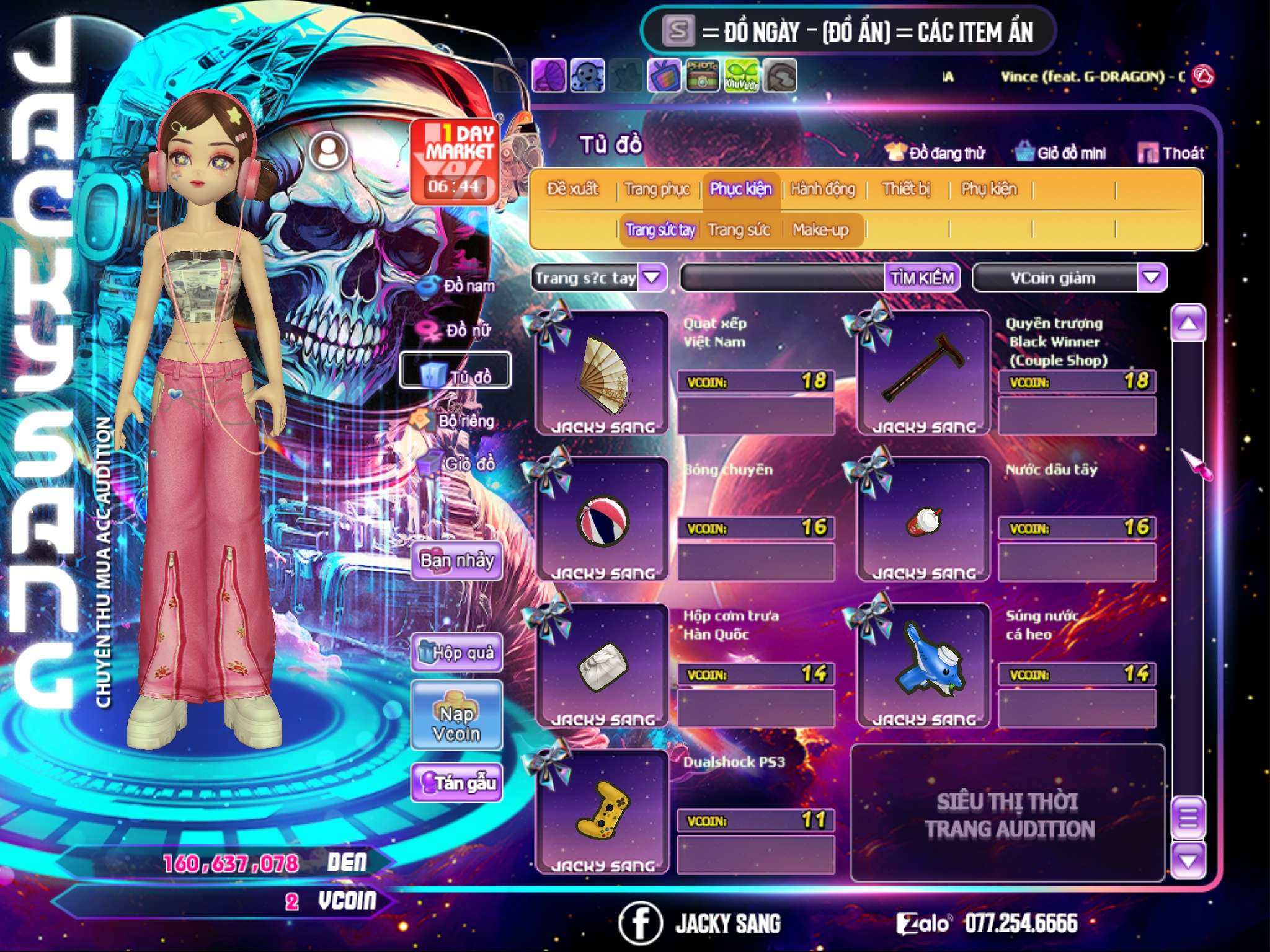Choose the Make-up subcategory
This screenshot has width=1270, height=952.
tap(820, 230)
